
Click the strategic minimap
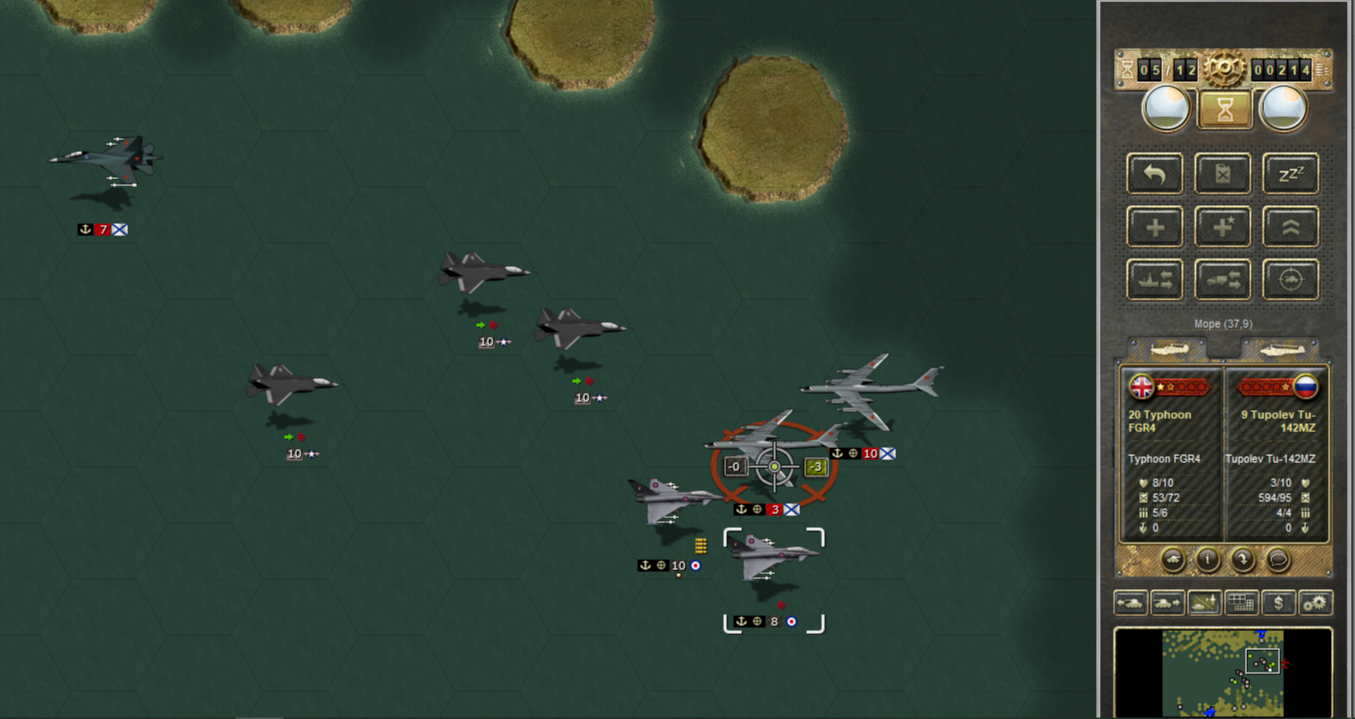coord(1223,672)
